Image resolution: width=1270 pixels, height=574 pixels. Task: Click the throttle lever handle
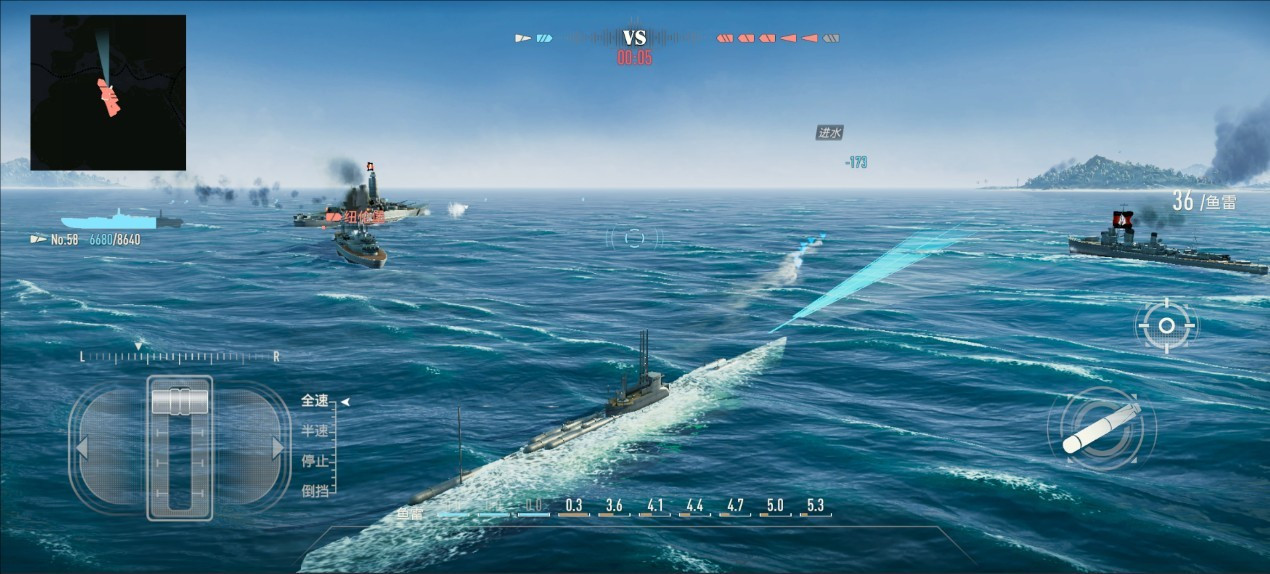(180, 401)
